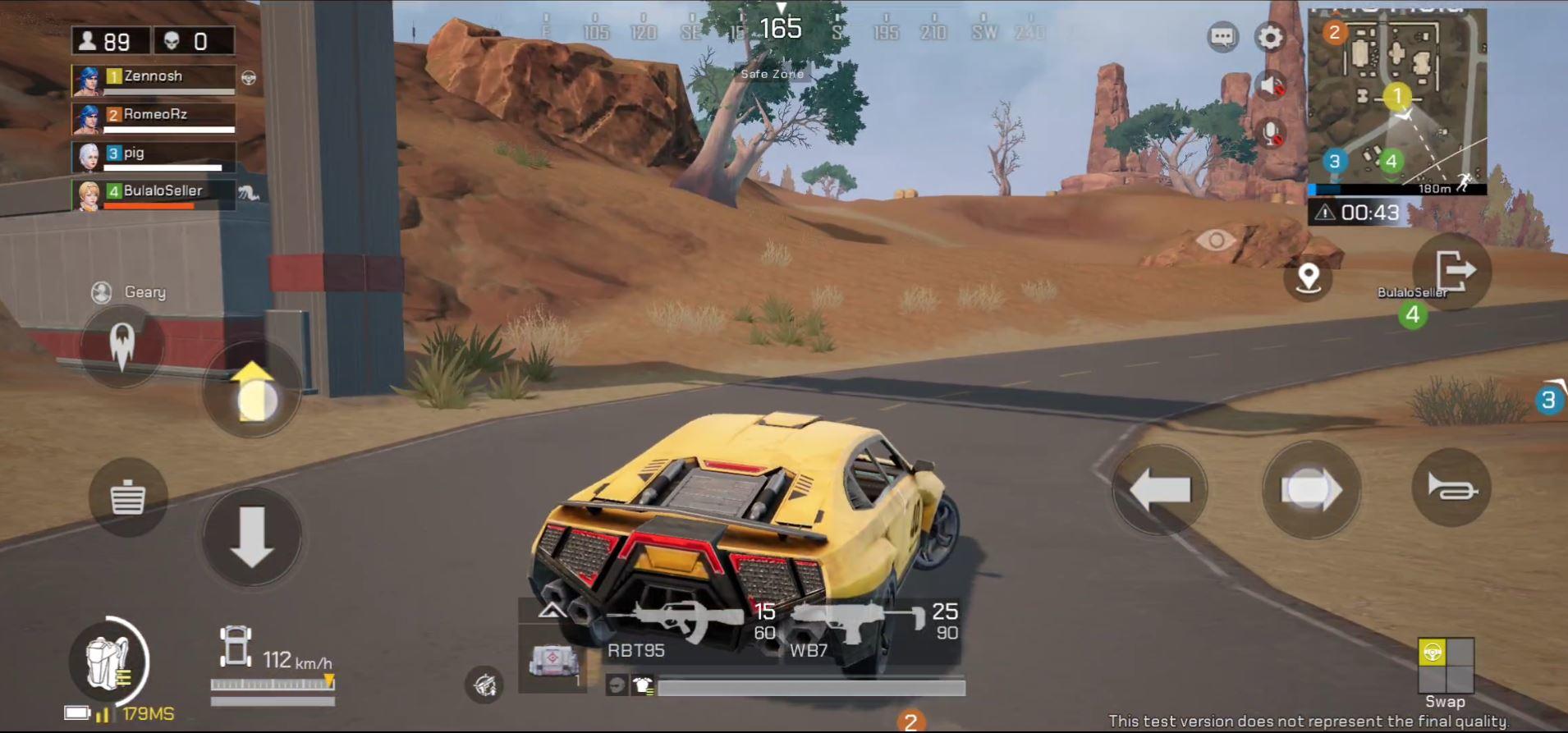Screen dimensions: 1568x733
Task: Place a map location marker pin
Action: coord(1308,277)
